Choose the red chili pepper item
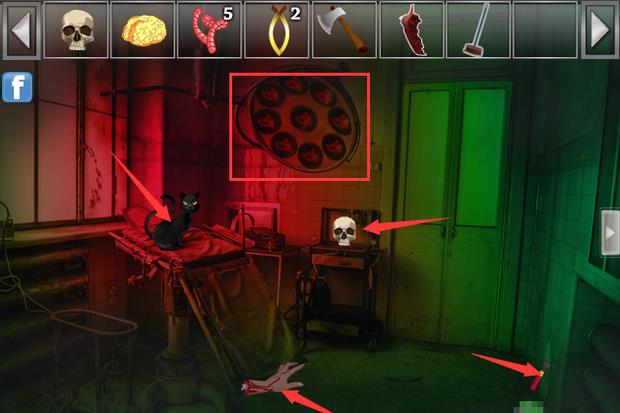620x413 pixels. click(x=410, y=30)
